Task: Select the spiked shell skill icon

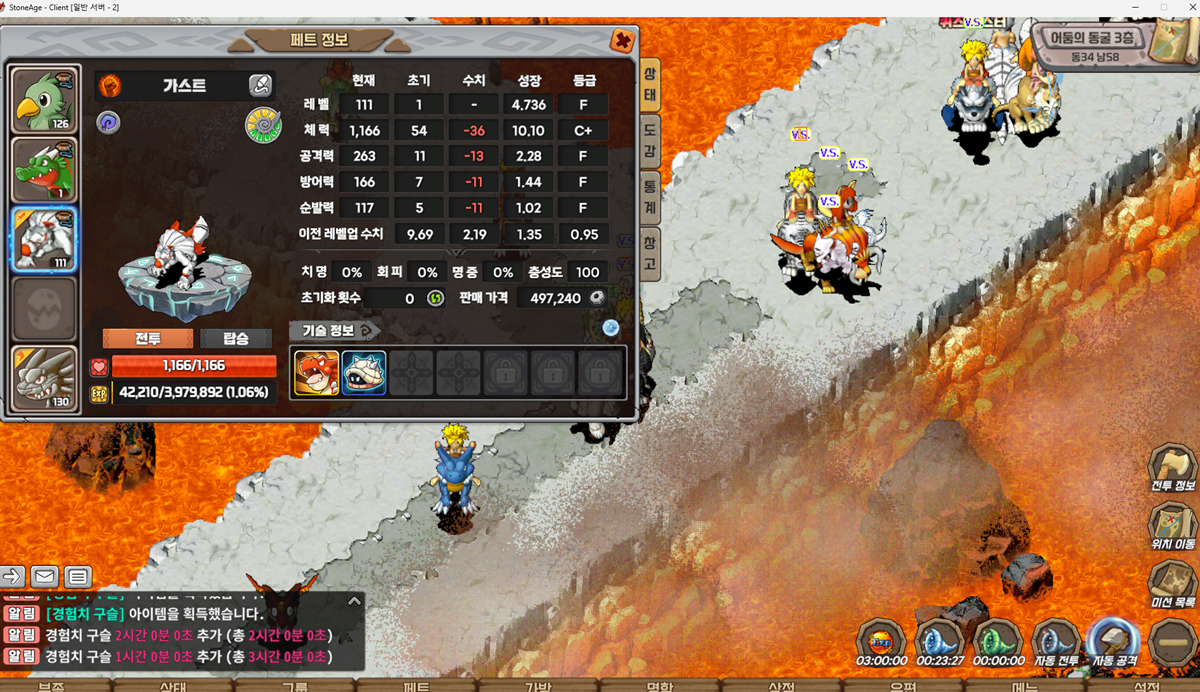Action: pyautogui.click(x=364, y=372)
